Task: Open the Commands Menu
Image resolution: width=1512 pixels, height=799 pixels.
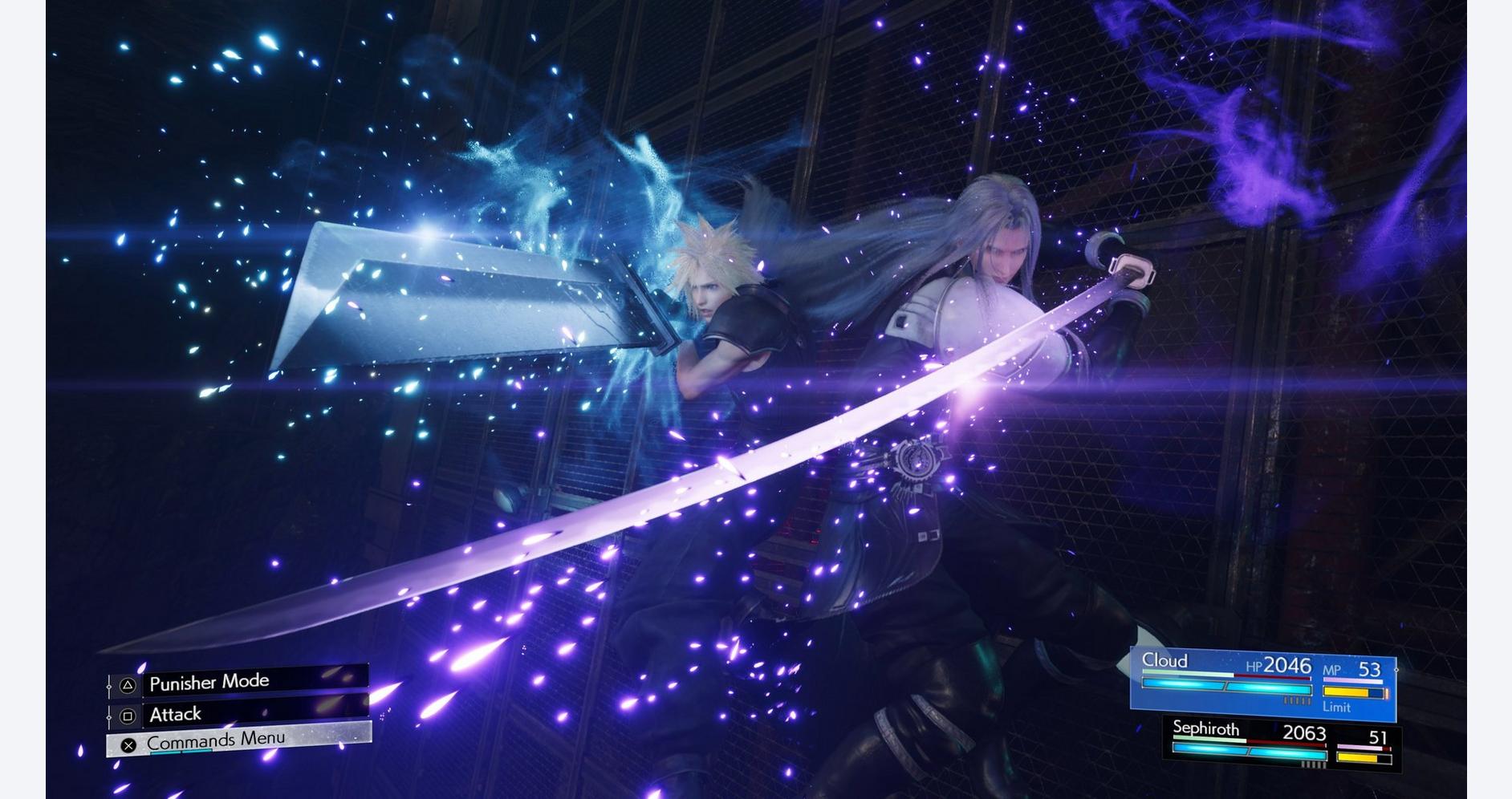Action: [x=239, y=740]
